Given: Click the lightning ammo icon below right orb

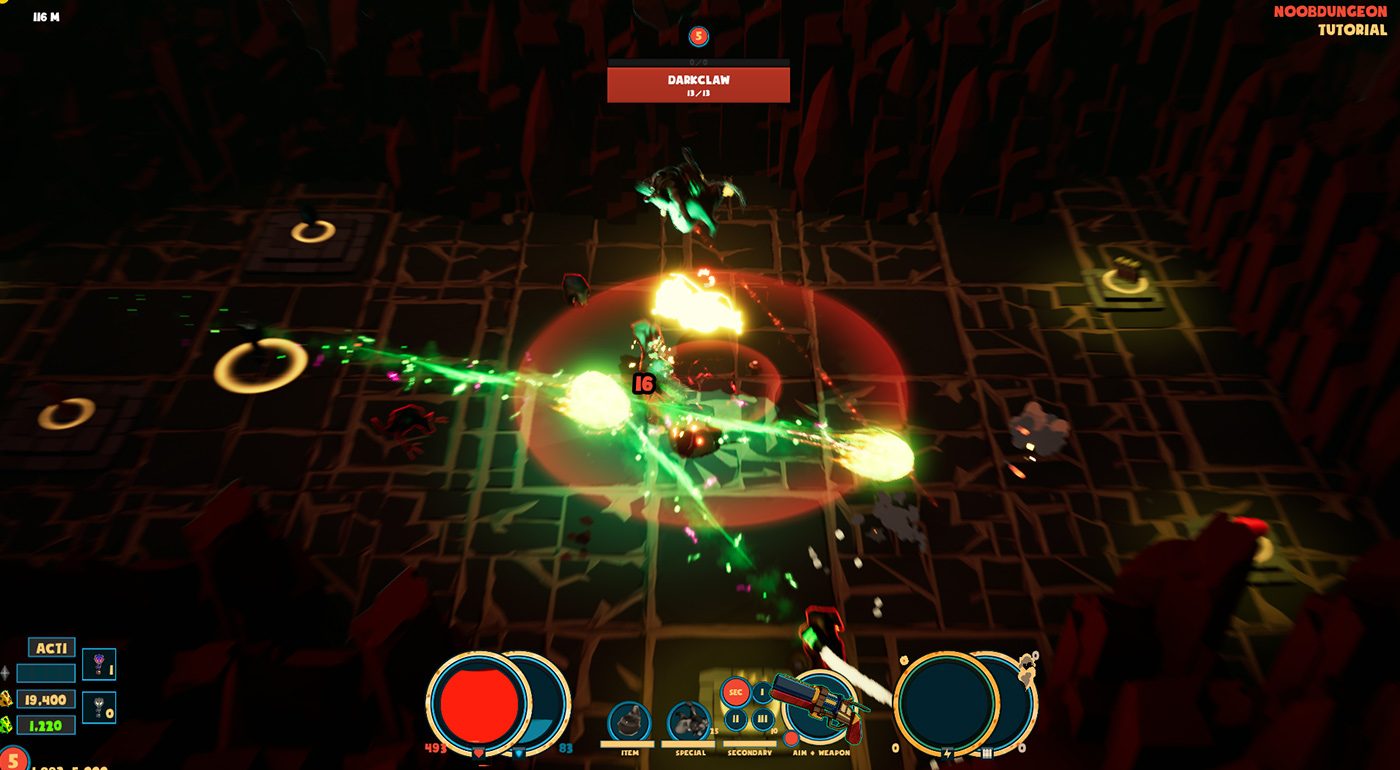Looking at the screenshot, I should (x=947, y=752).
